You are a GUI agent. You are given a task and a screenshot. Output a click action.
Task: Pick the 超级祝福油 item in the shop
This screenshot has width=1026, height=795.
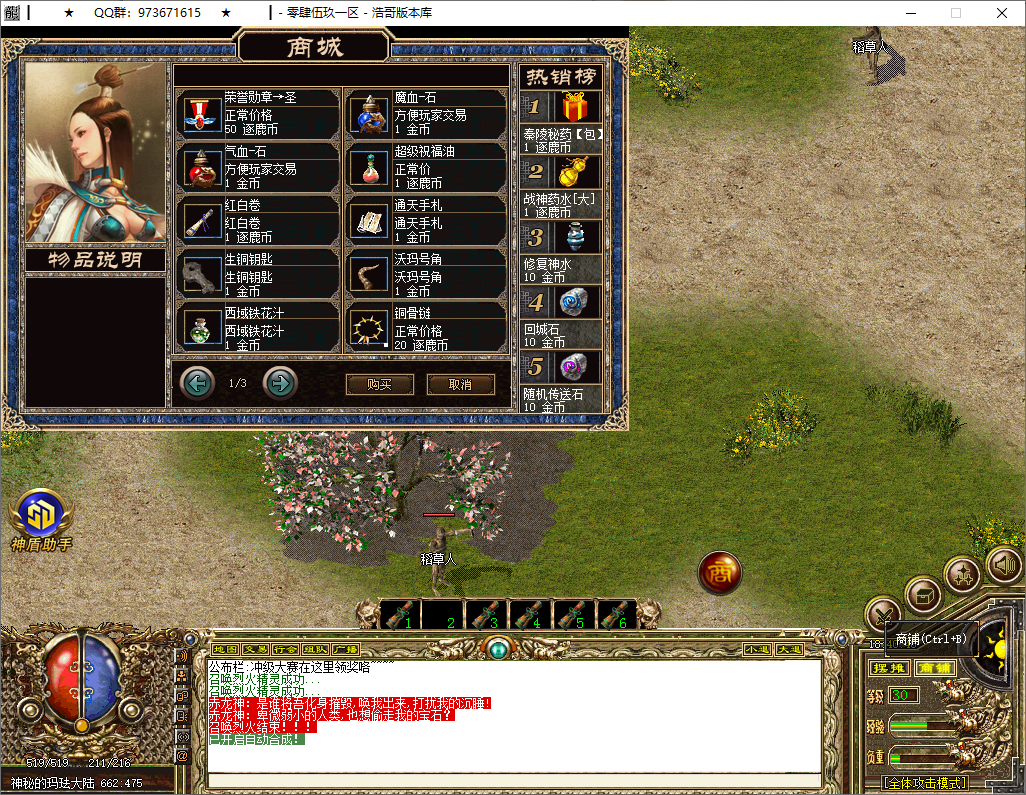[x=370, y=169]
